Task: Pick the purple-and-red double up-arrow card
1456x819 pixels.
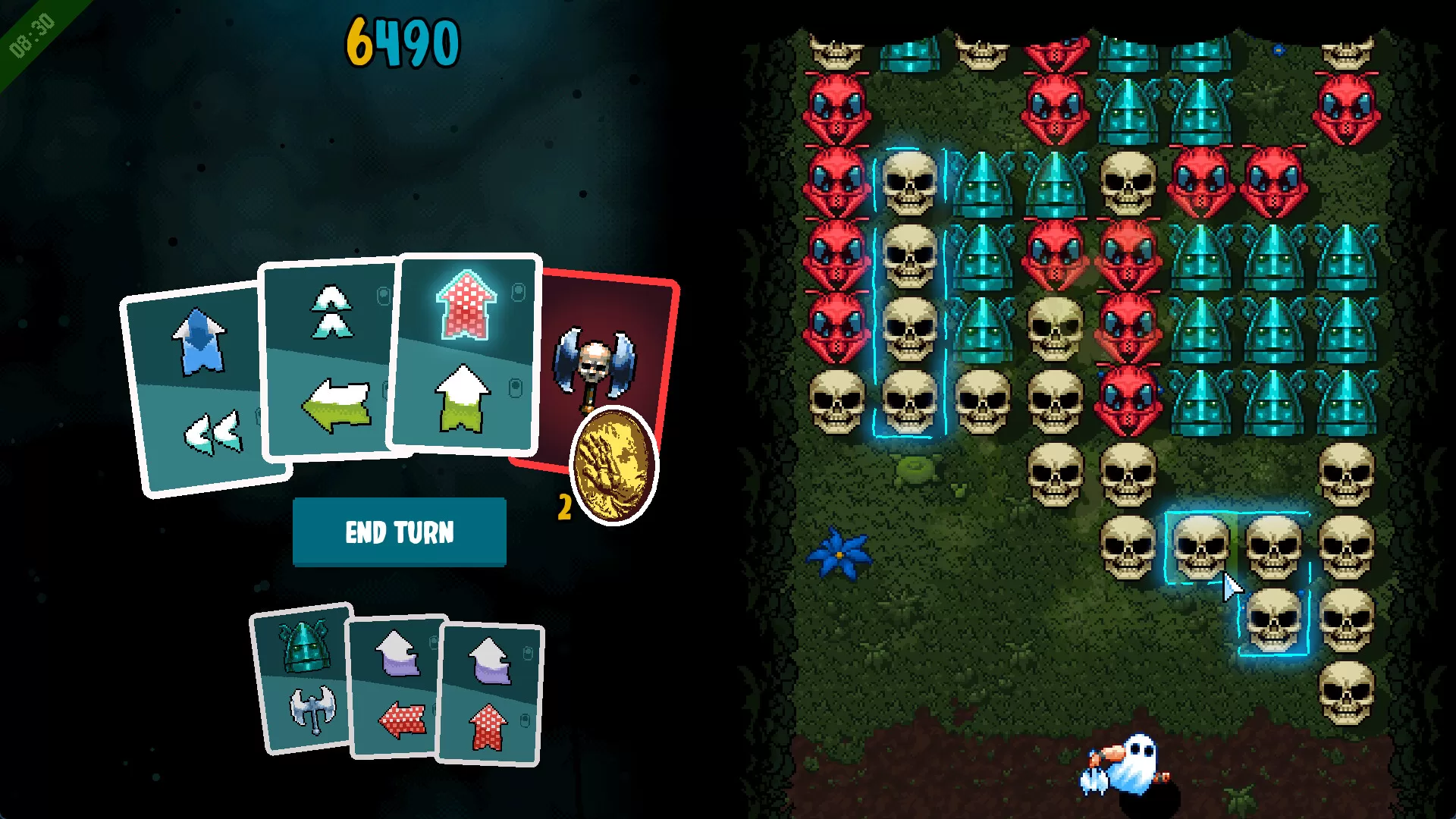Action: click(491, 694)
